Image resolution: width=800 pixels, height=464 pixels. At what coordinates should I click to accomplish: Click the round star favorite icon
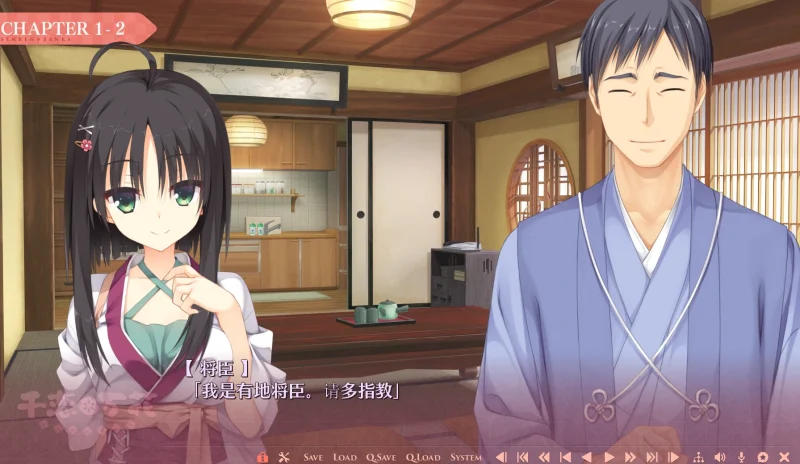[x=763, y=457]
